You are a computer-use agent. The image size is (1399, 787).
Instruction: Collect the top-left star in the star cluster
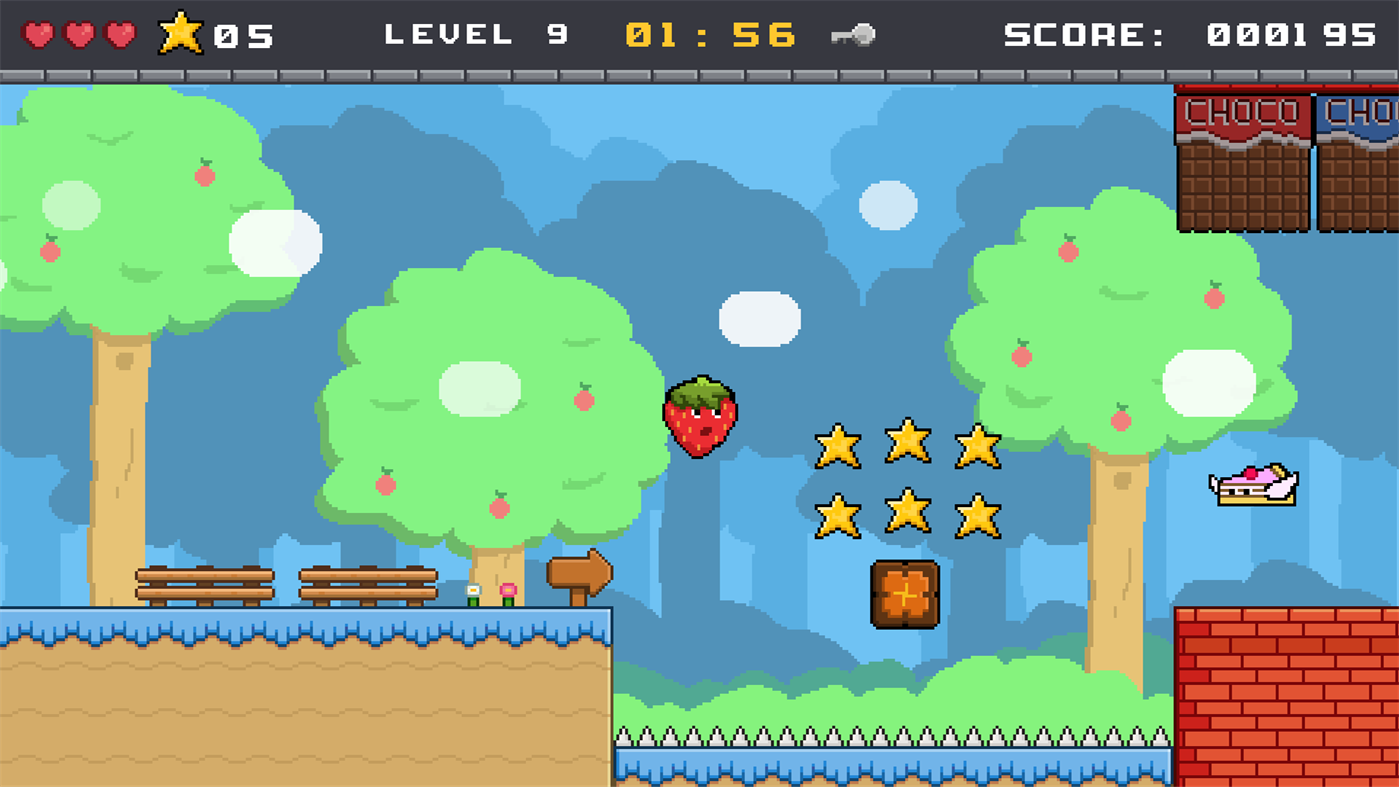[x=839, y=444]
